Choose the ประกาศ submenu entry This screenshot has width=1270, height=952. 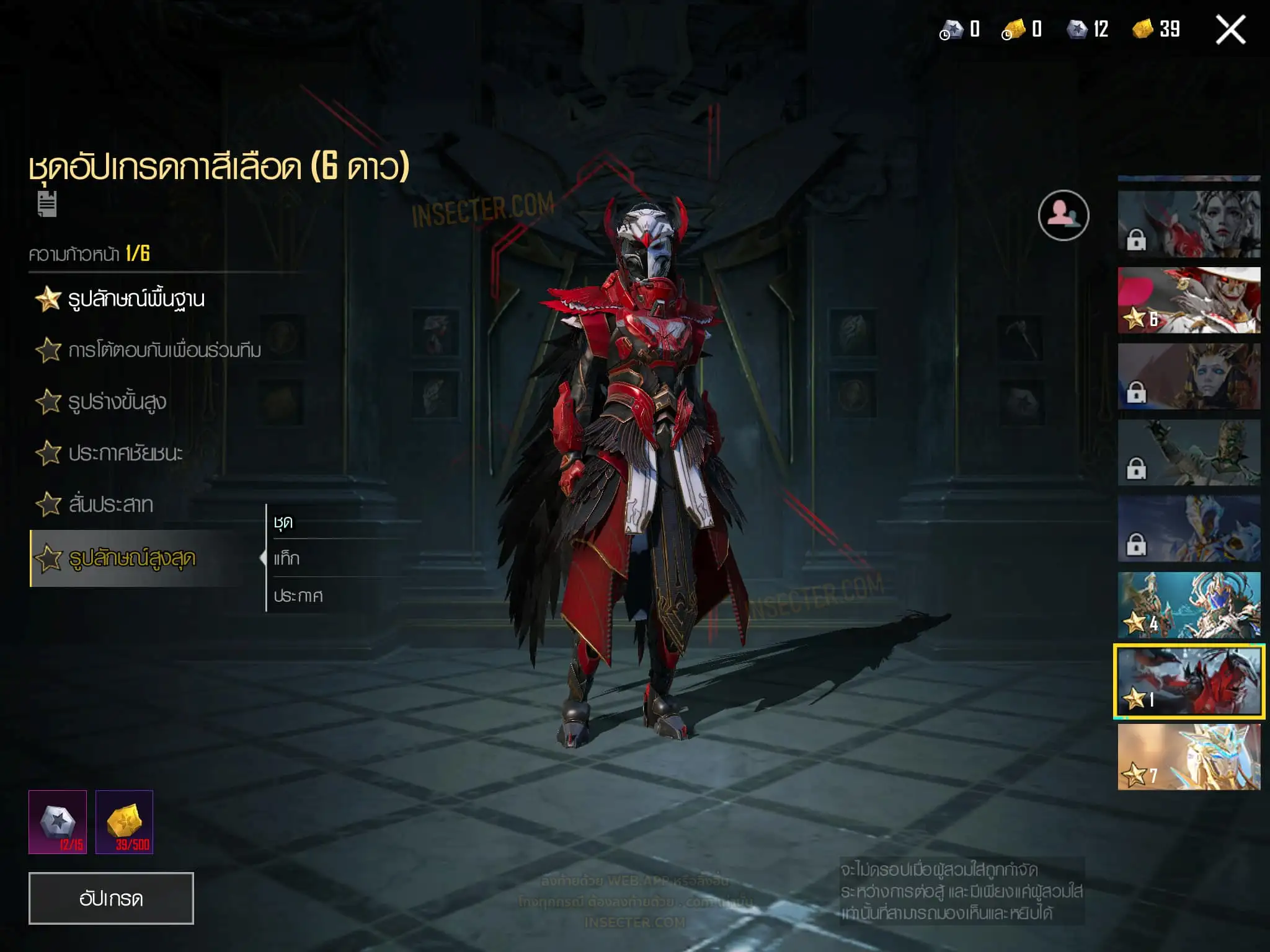point(298,596)
